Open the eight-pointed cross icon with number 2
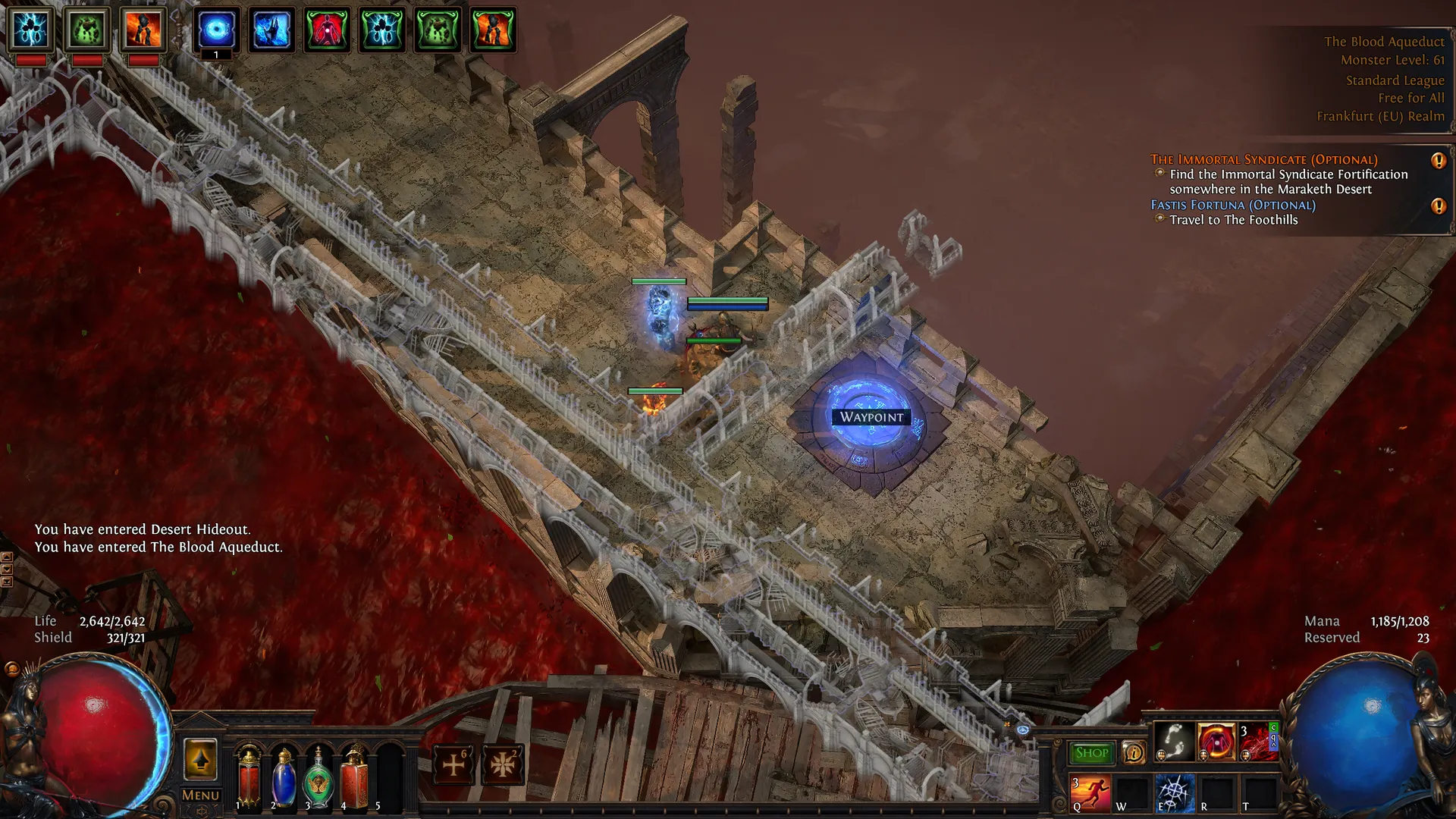Viewport: 1456px width, 819px height. 502,764
